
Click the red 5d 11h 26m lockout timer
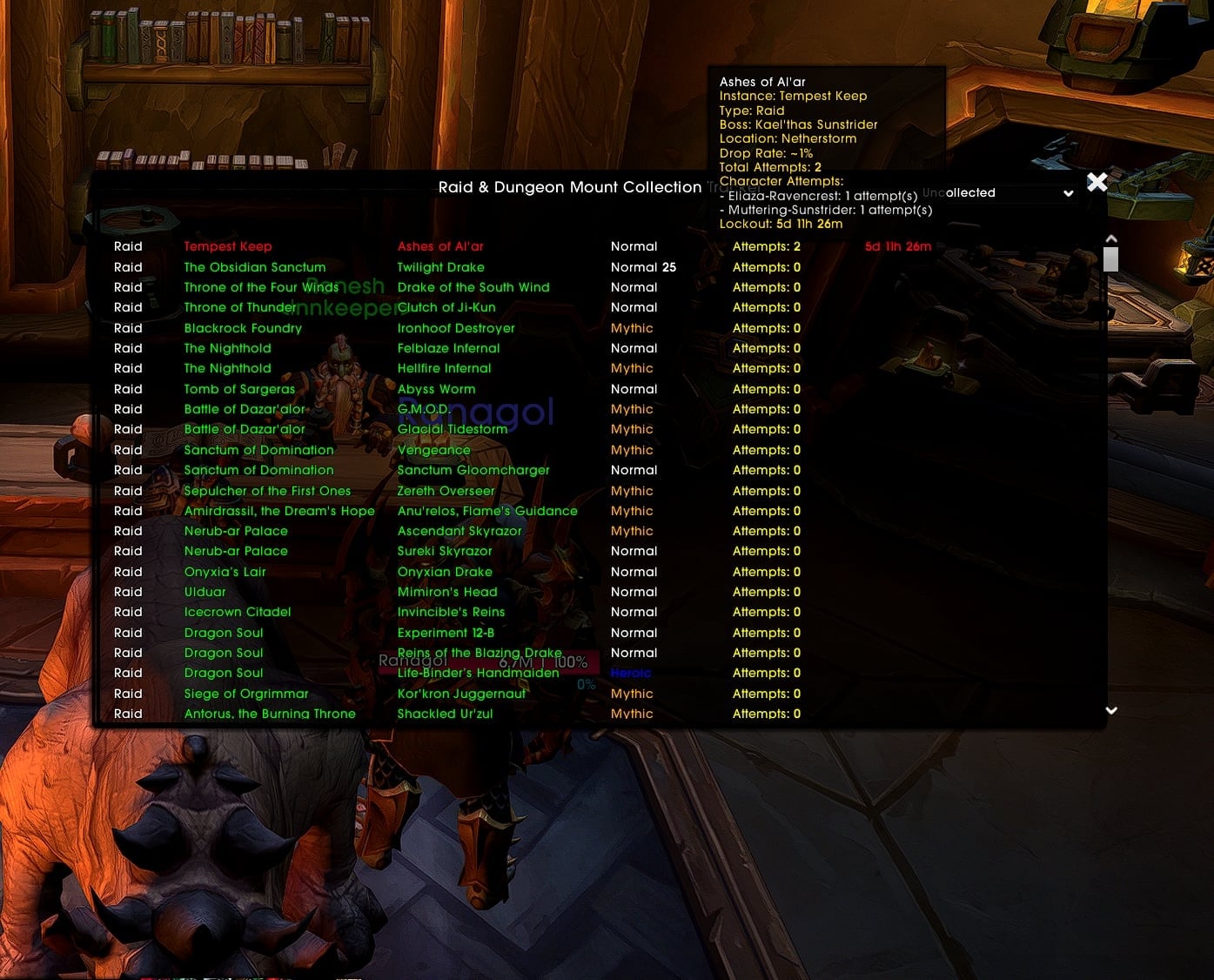tap(897, 246)
